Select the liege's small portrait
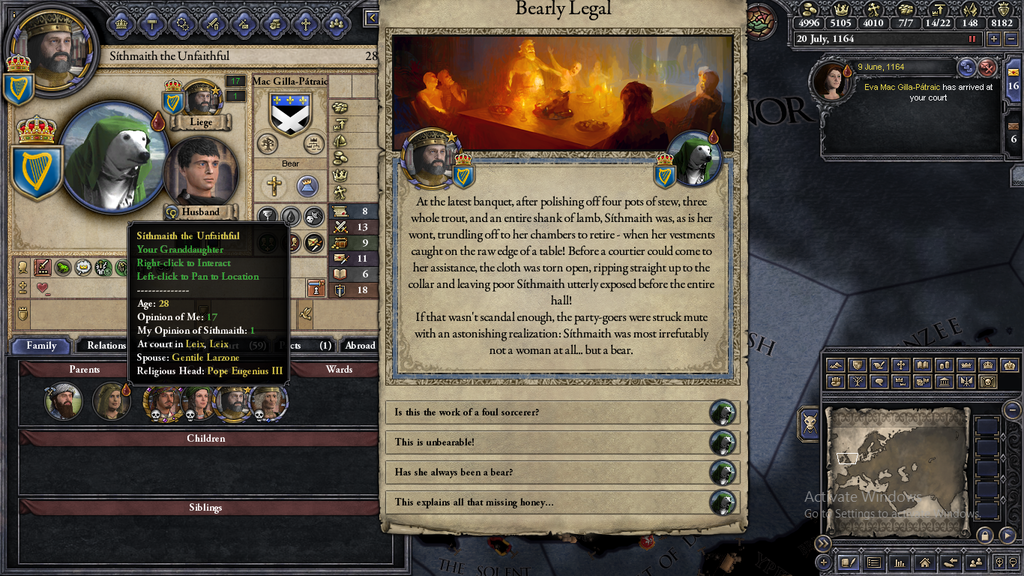This screenshot has width=1024, height=576. [x=202, y=99]
